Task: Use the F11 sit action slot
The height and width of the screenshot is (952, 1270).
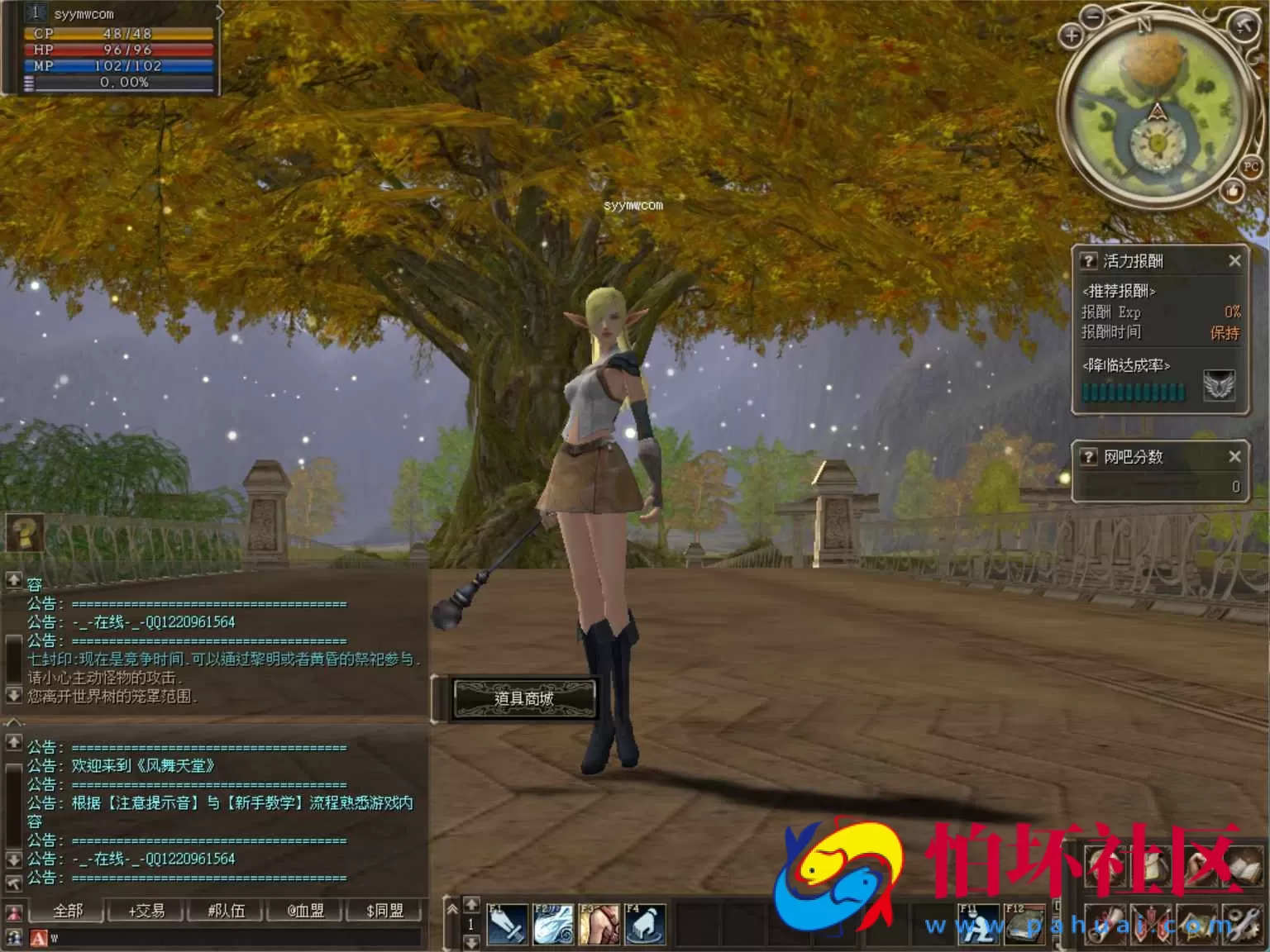Action: coord(978,924)
